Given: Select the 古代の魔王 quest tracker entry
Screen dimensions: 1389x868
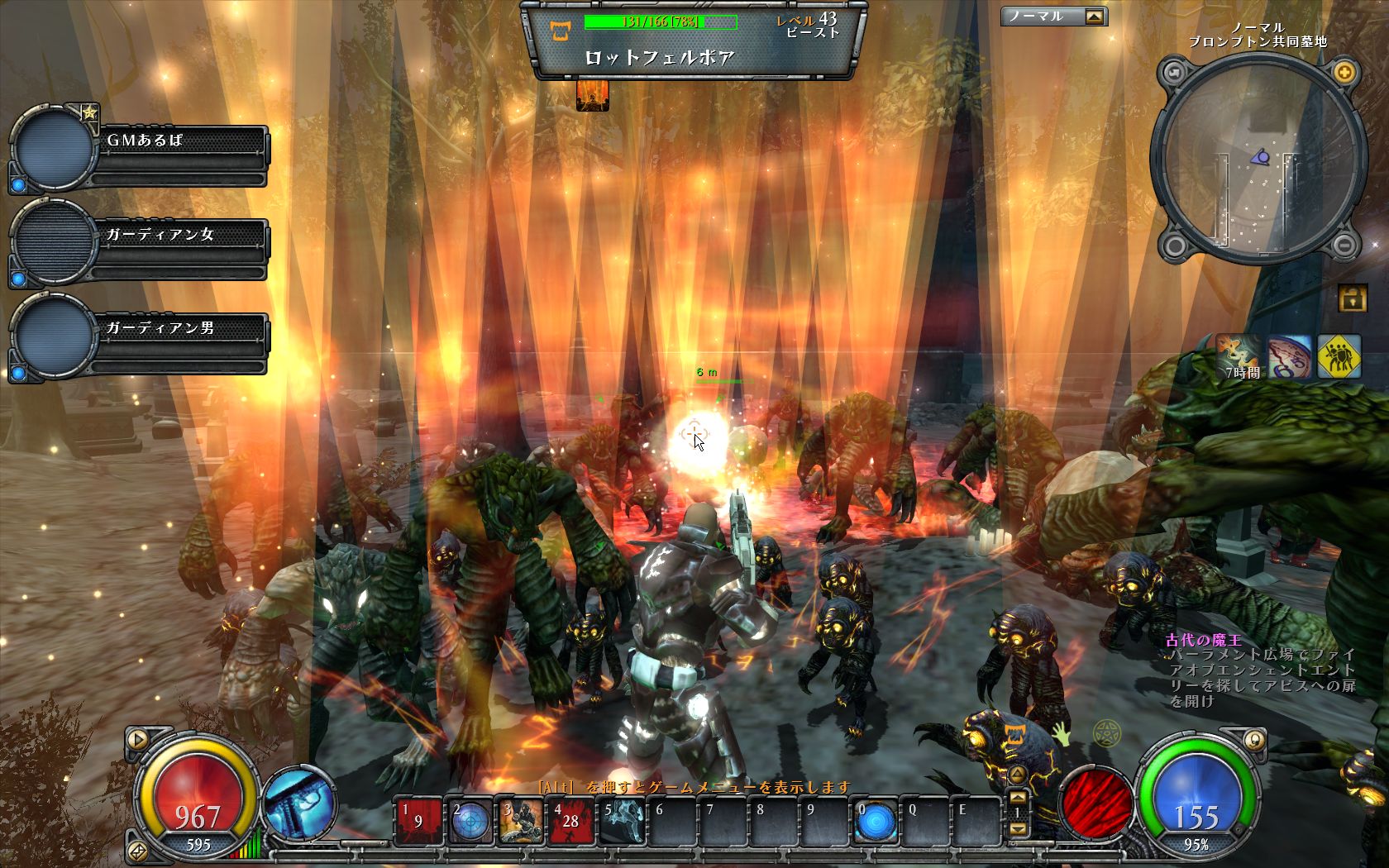Looking at the screenshot, I should [1203, 640].
